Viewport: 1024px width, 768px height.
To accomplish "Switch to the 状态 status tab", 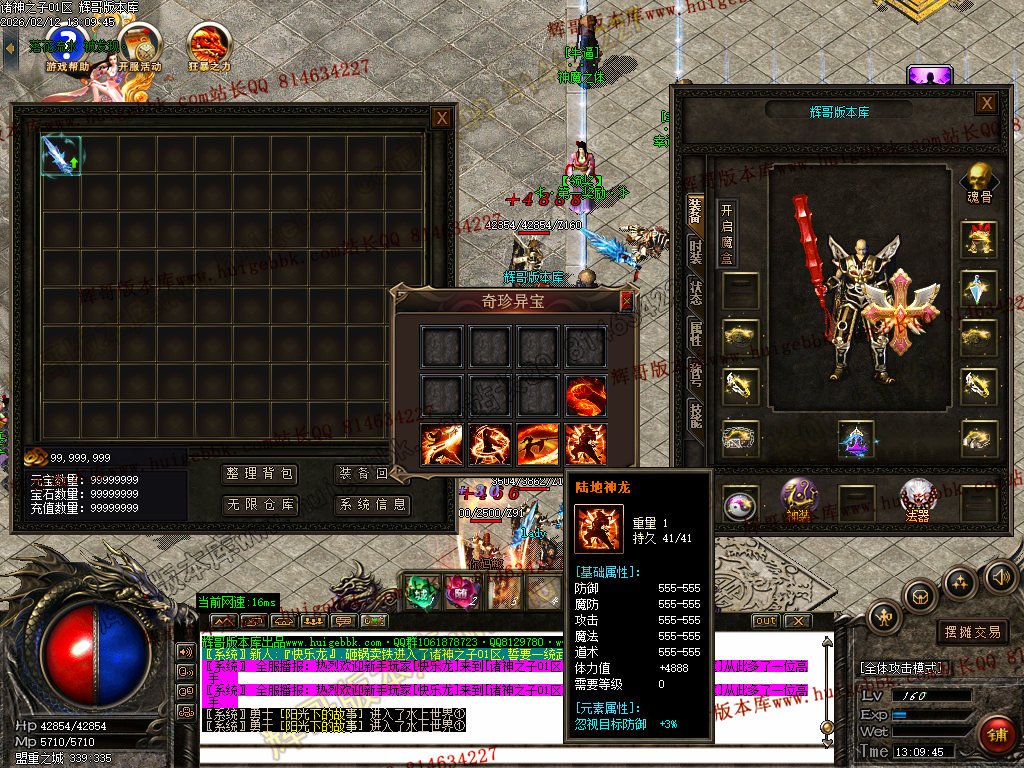I will pos(695,291).
